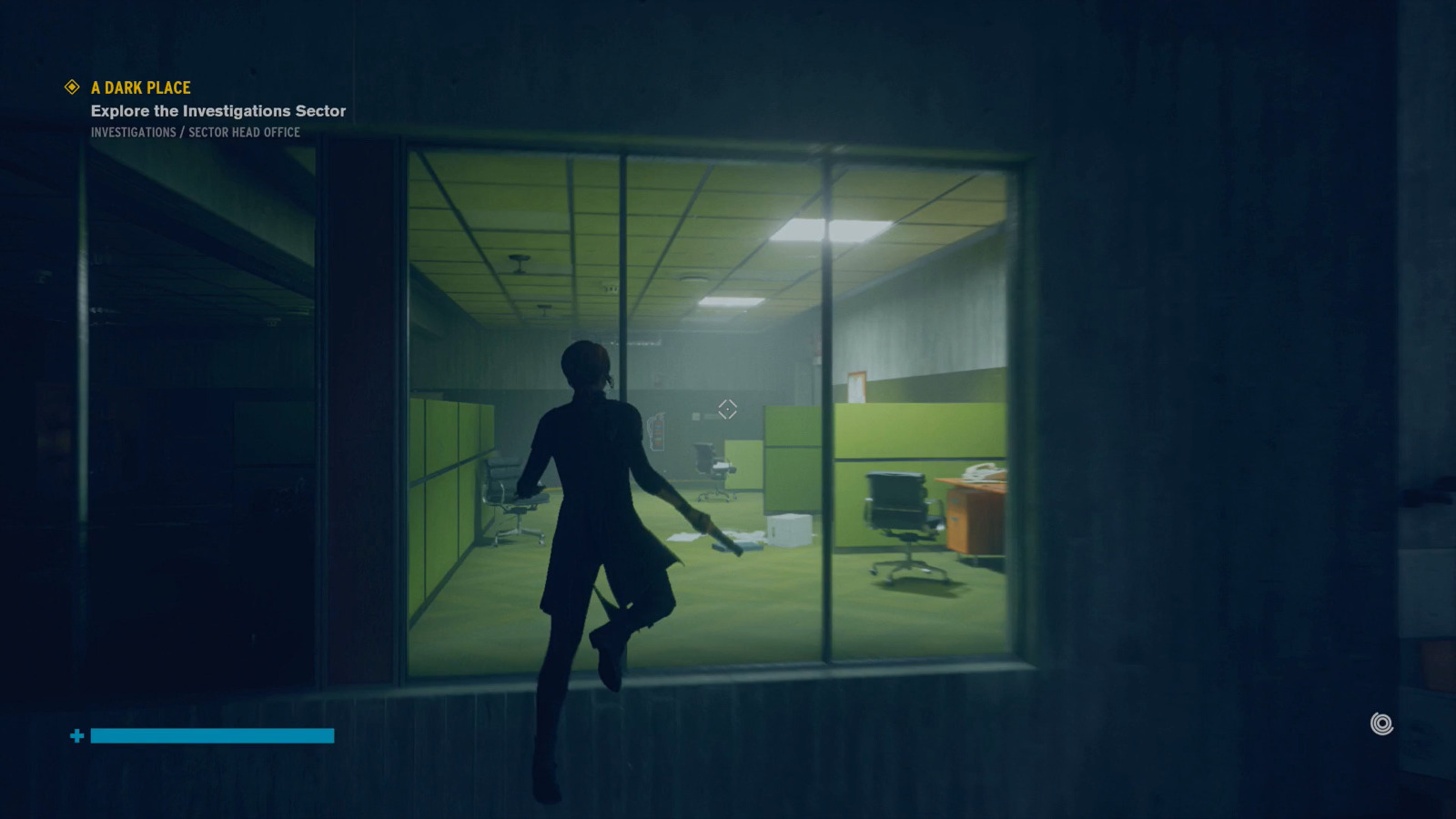The height and width of the screenshot is (819, 1456).
Task: Click the yellow mission objective diamond icon
Action: coord(70,87)
